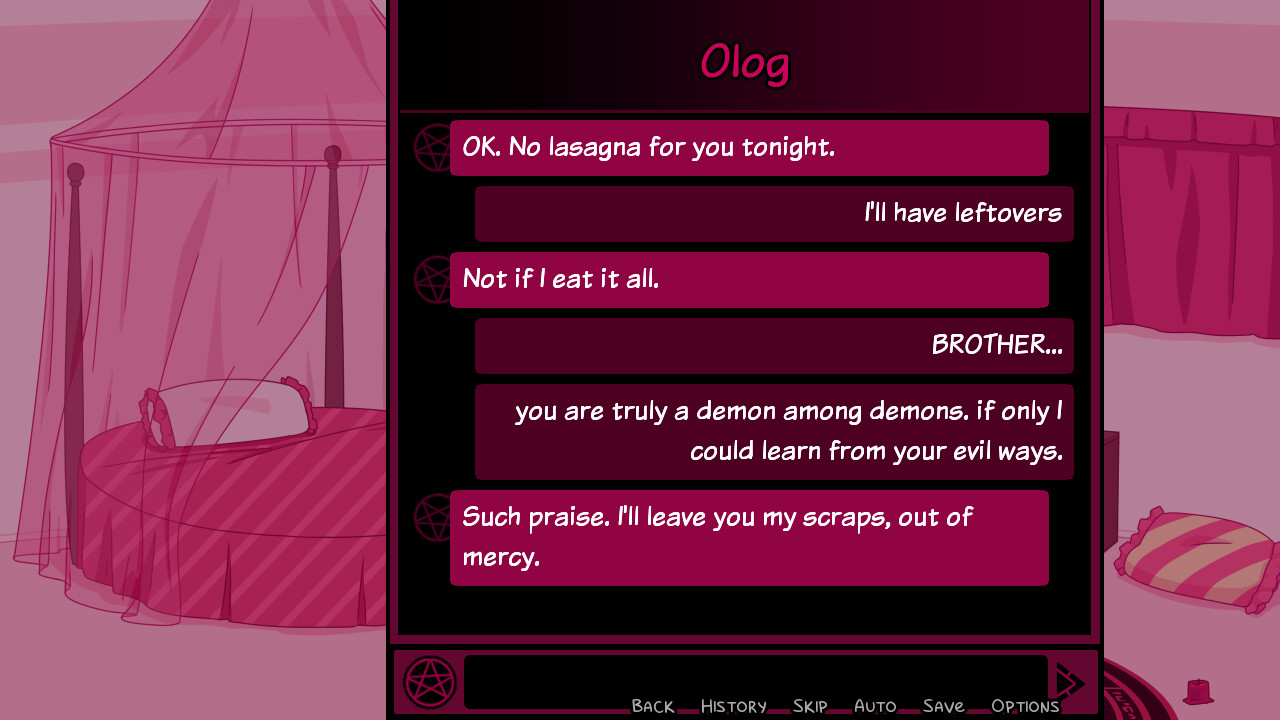
Task: Click the 'Such praise' reply bubble
Action: [x=749, y=537]
